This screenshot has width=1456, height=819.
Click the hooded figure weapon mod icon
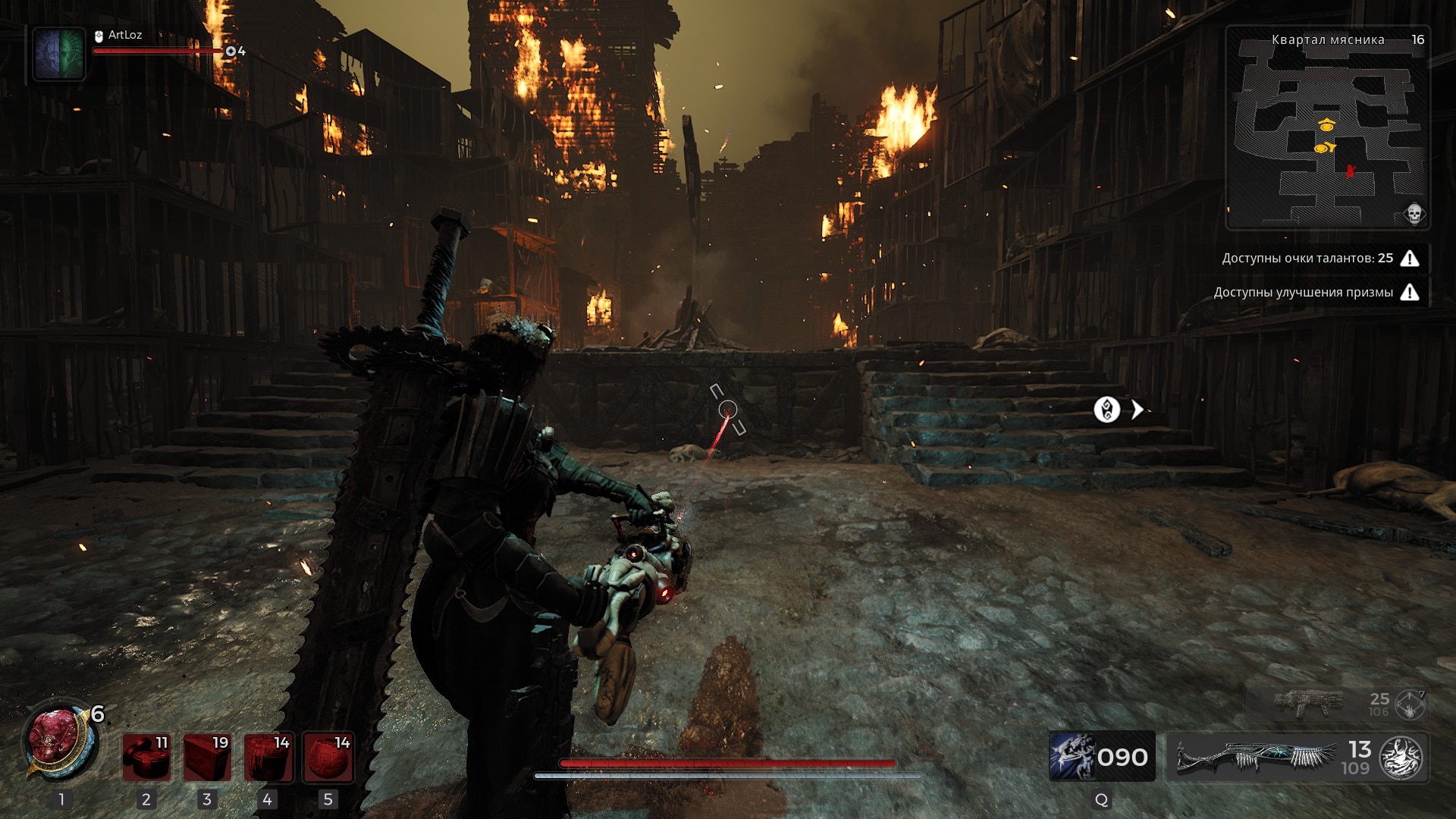coord(1401,758)
